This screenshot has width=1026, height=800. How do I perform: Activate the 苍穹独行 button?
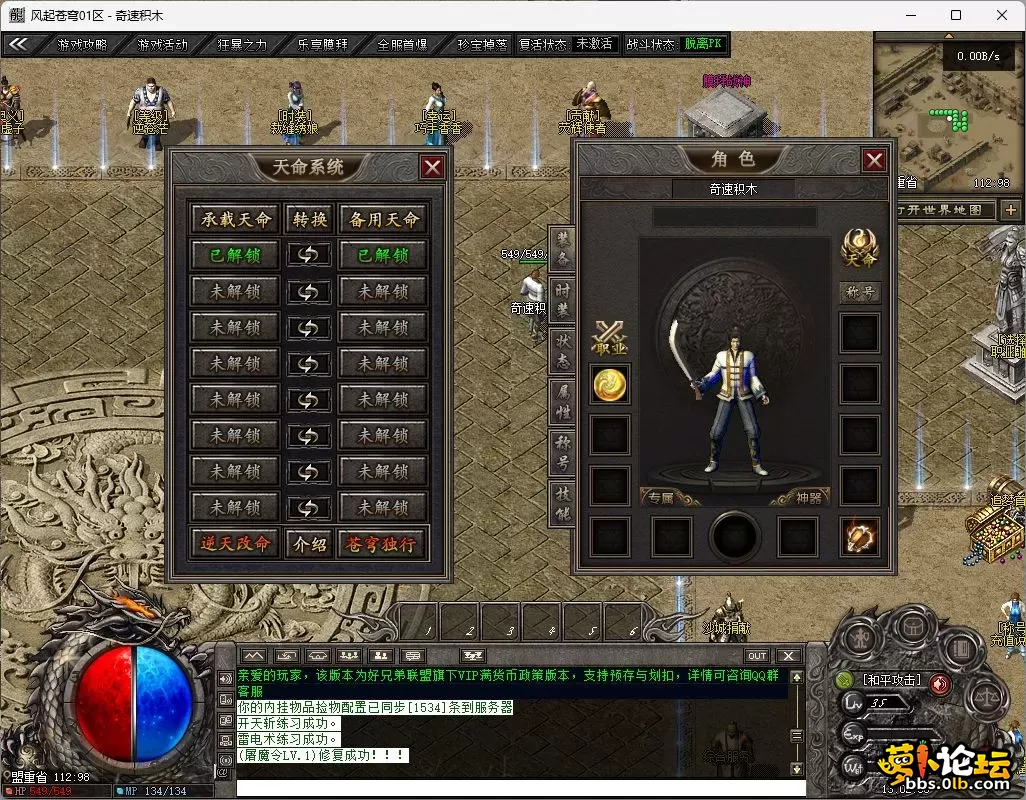click(381, 543)
